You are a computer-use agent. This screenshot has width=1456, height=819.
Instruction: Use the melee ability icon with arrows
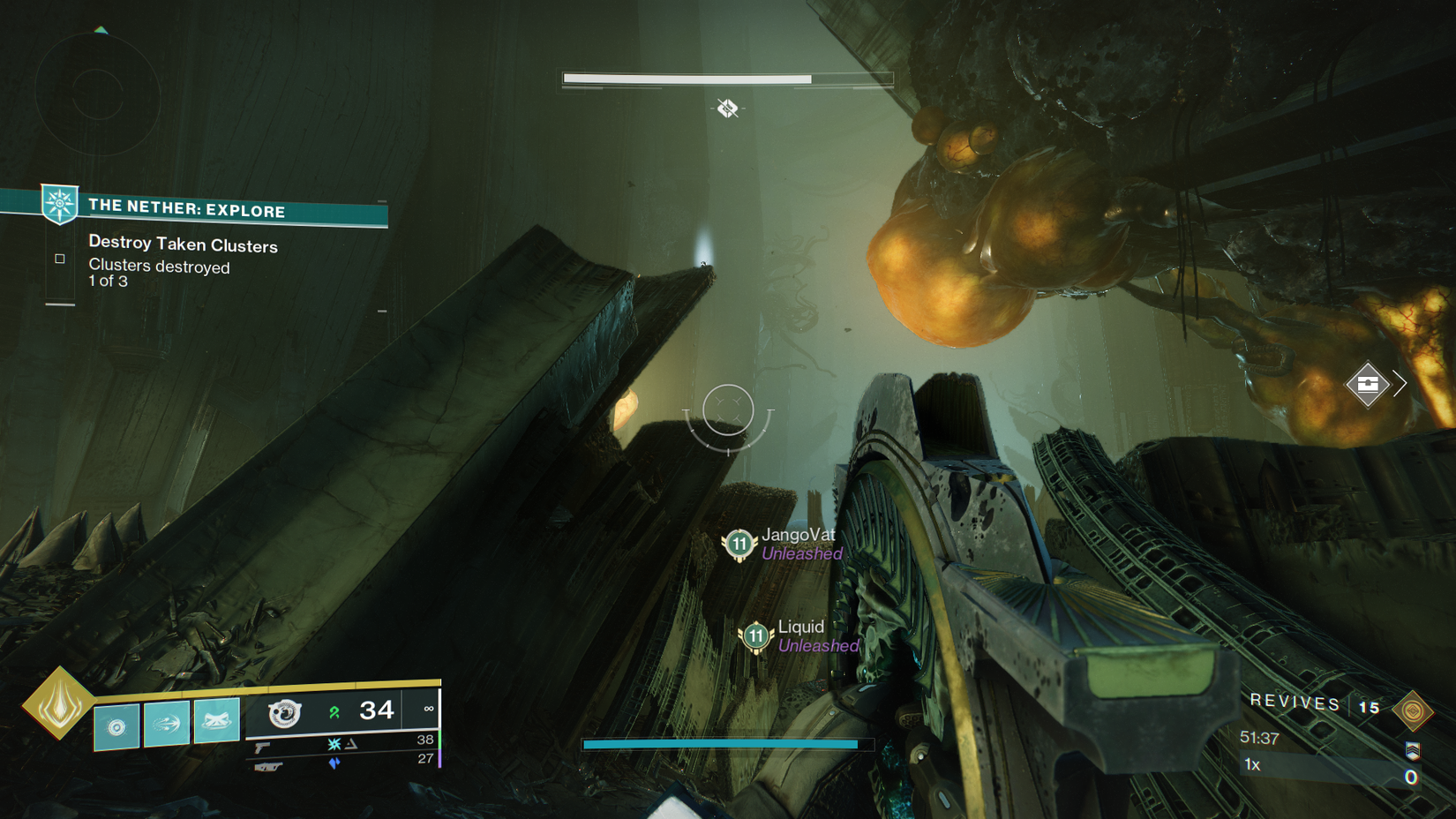click(166, 724)
